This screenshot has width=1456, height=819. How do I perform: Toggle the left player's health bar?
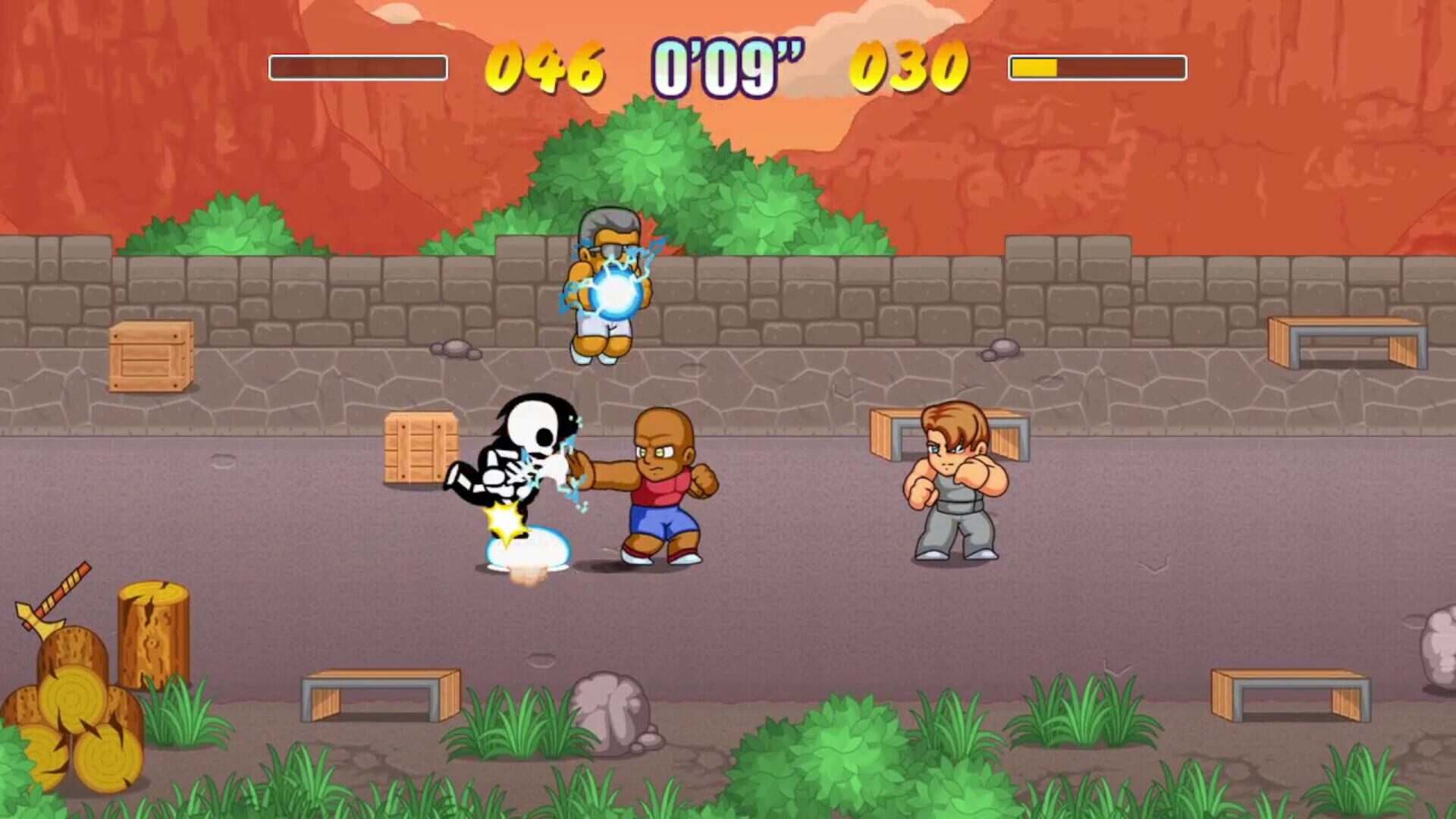(x=356, y=67)
